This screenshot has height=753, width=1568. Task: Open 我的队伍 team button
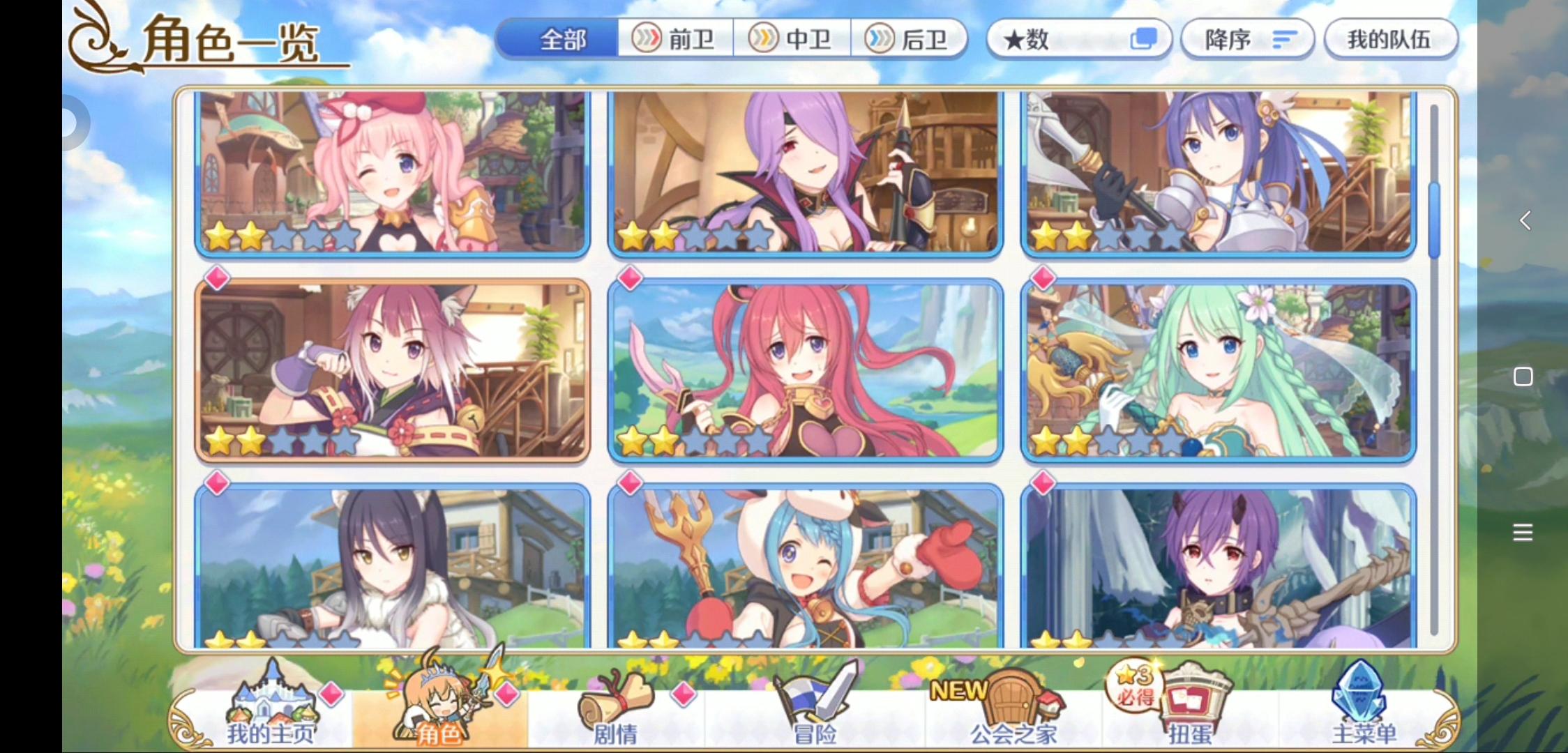click(x=1390, y=40)
